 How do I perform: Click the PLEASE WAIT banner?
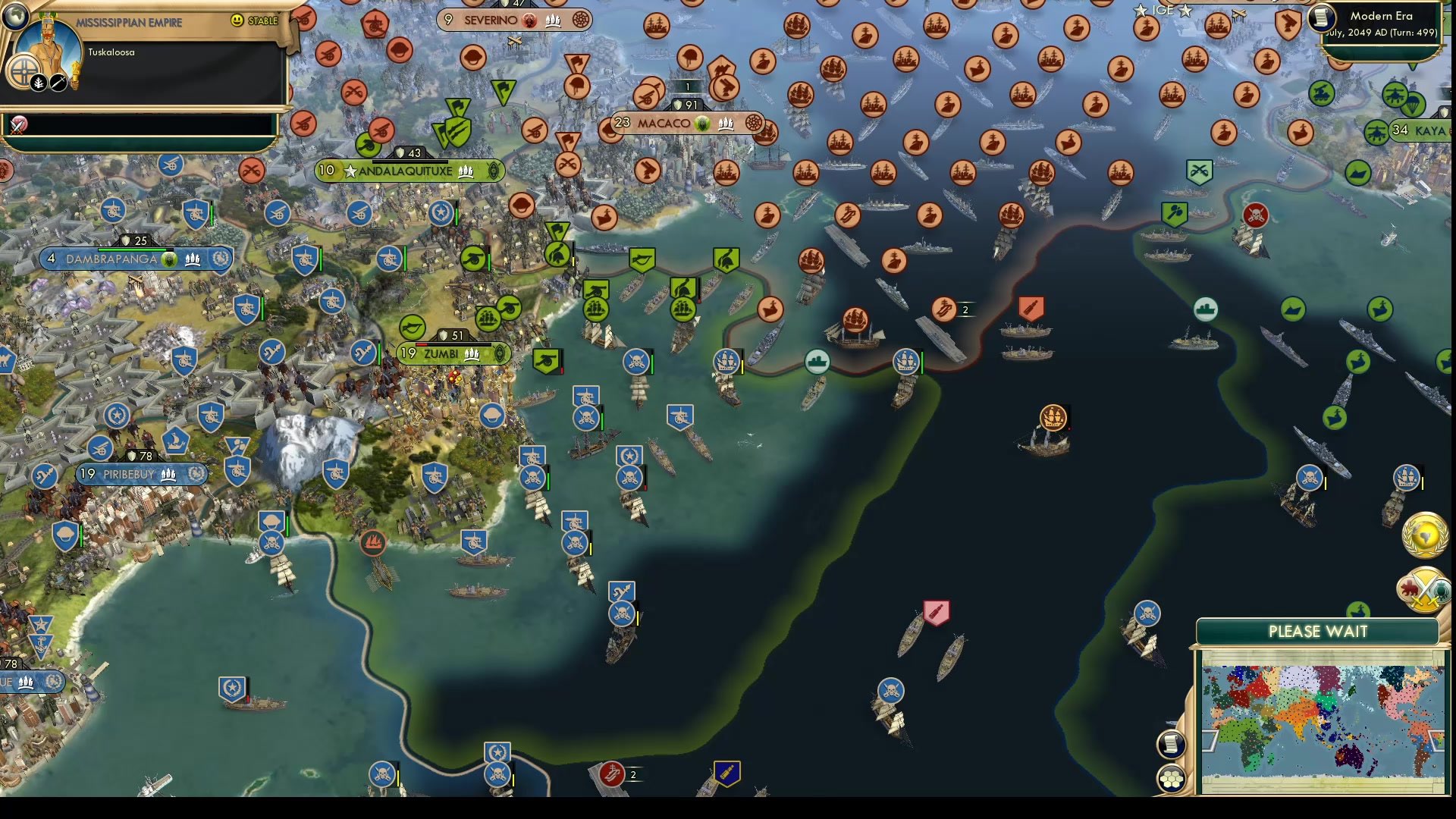(1319, 631)
